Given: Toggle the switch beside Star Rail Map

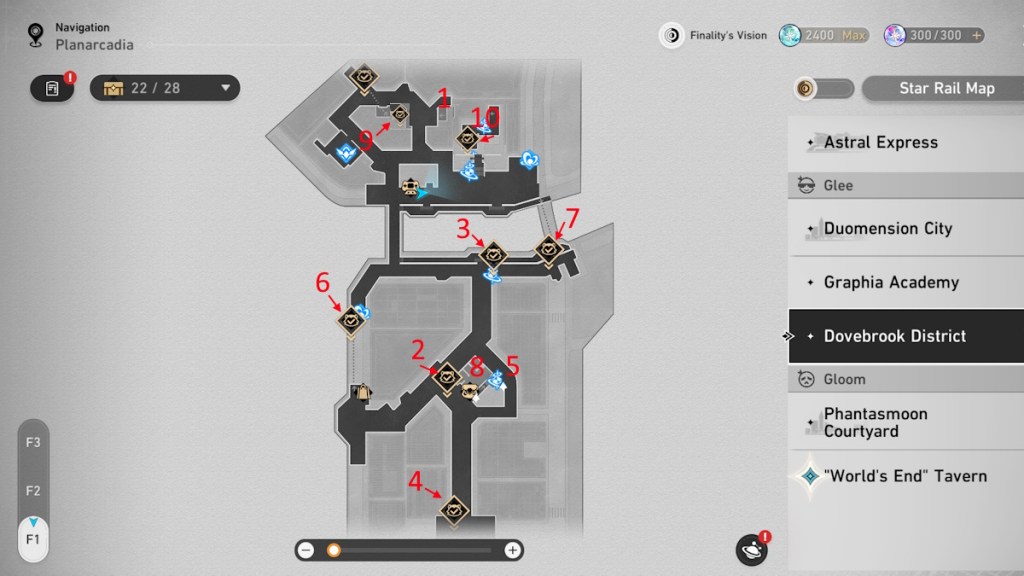Looking at the screenshot, I should [824, 88].
